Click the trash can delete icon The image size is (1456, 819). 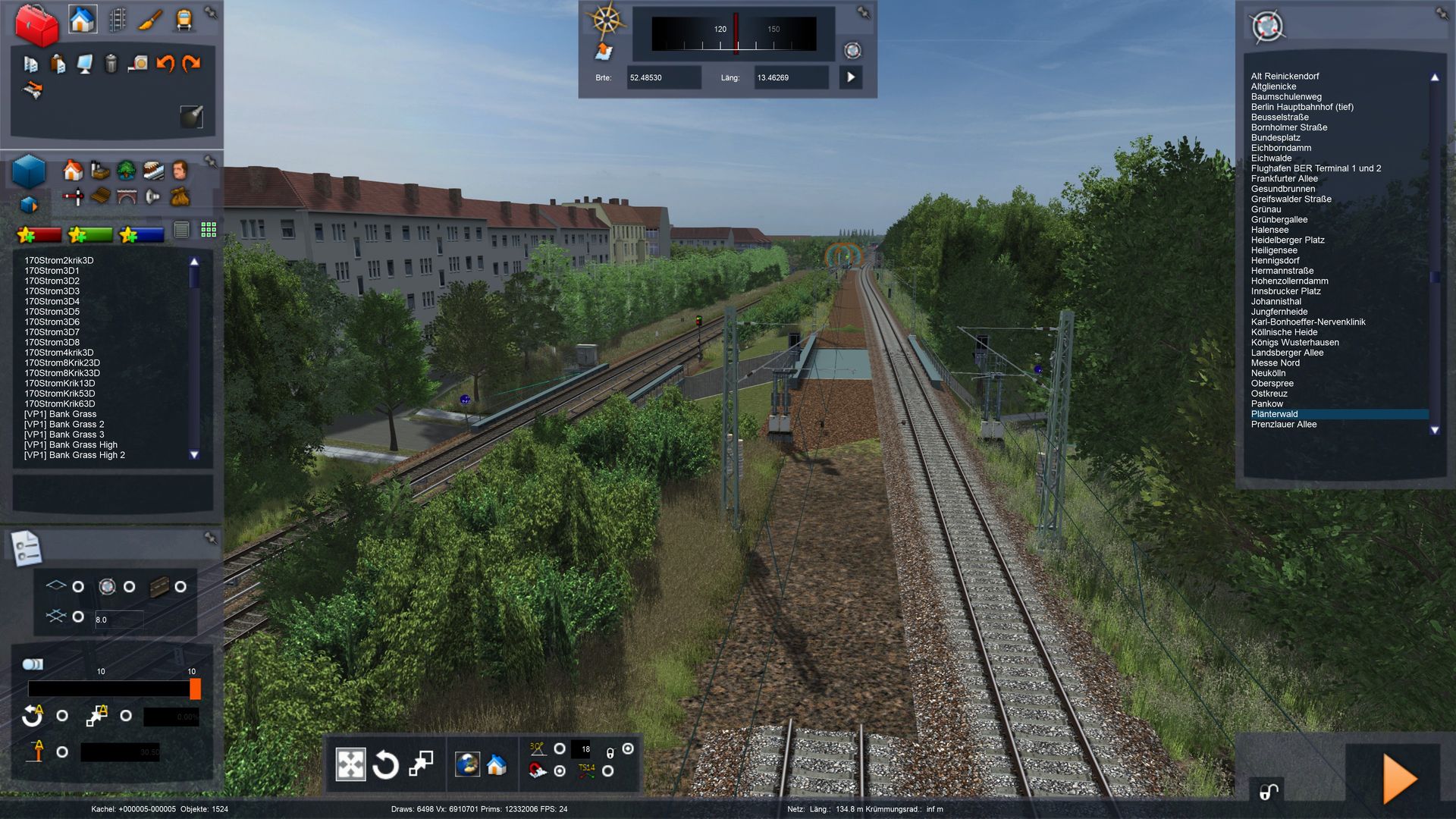tap(111, 64)
